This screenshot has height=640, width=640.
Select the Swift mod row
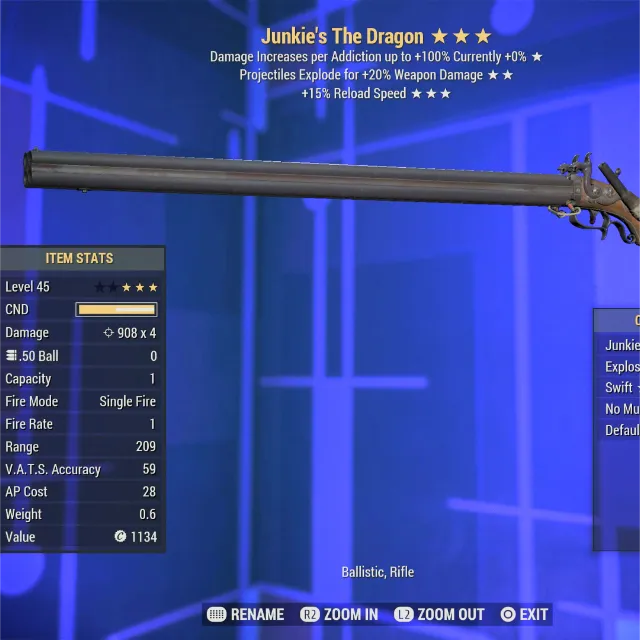622,387
